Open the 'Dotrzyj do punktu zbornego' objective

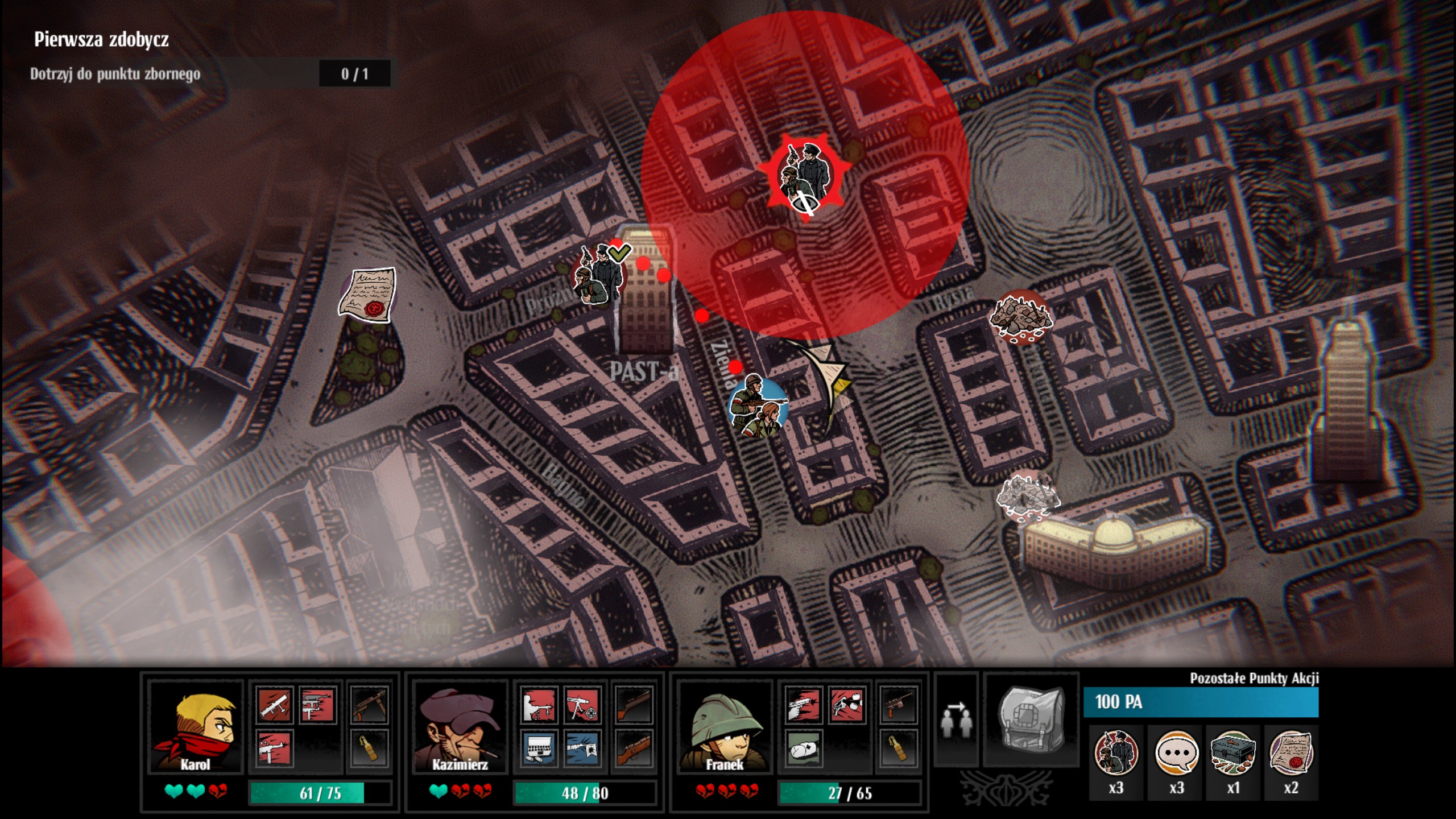115,74
